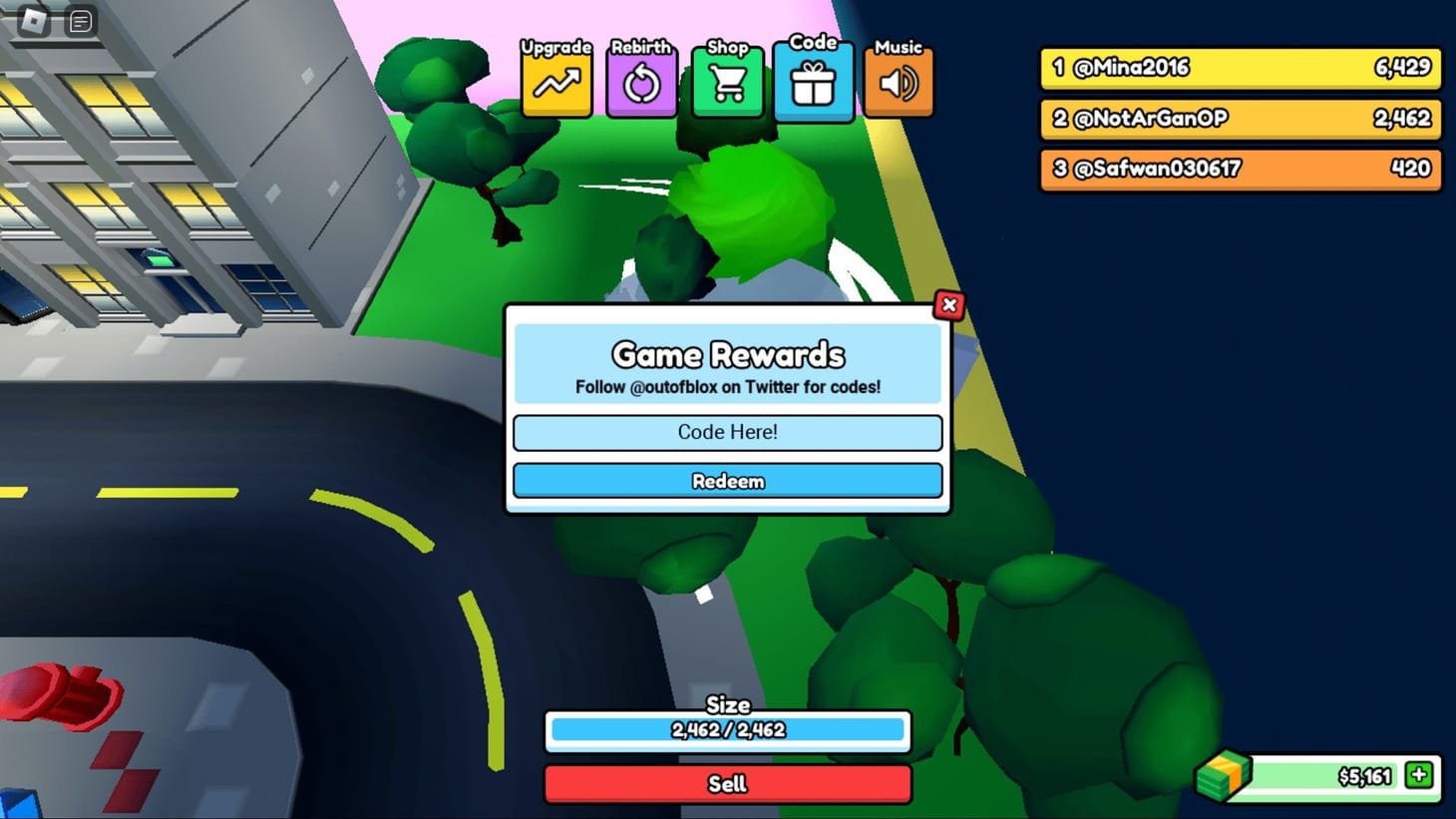Click the Code Here text field
1456x819 pixels.
pyautogui.click(x=727, y=432)
